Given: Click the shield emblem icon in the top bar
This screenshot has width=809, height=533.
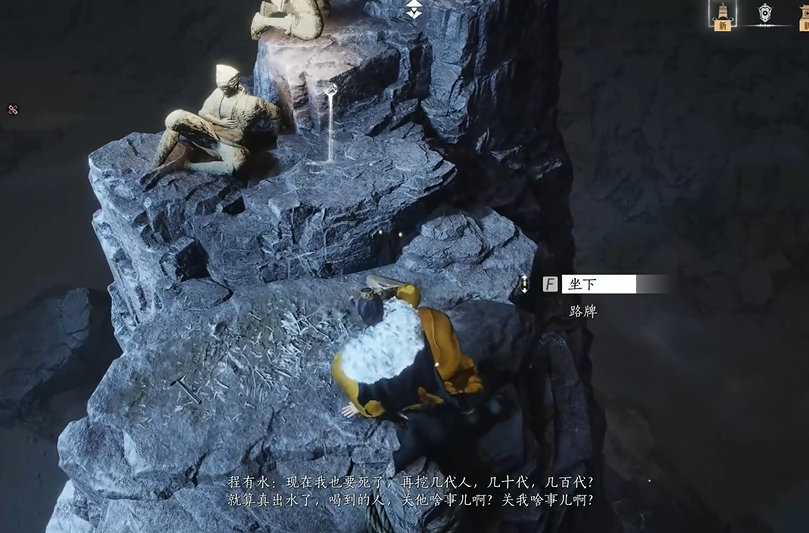Looking at the screenshot, I should coord(765,13).
